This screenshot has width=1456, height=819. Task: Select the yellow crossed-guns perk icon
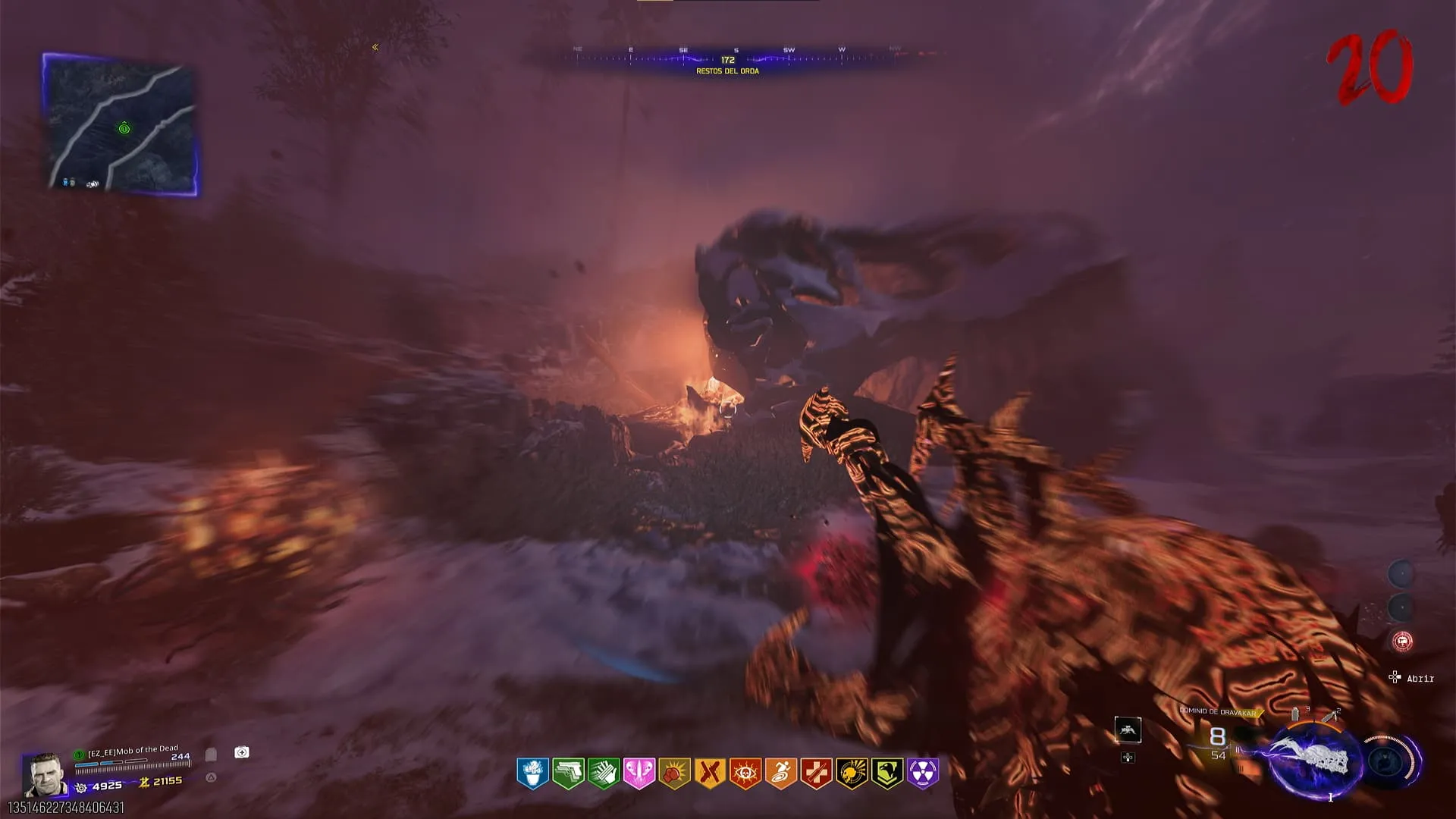coord(710,773)
